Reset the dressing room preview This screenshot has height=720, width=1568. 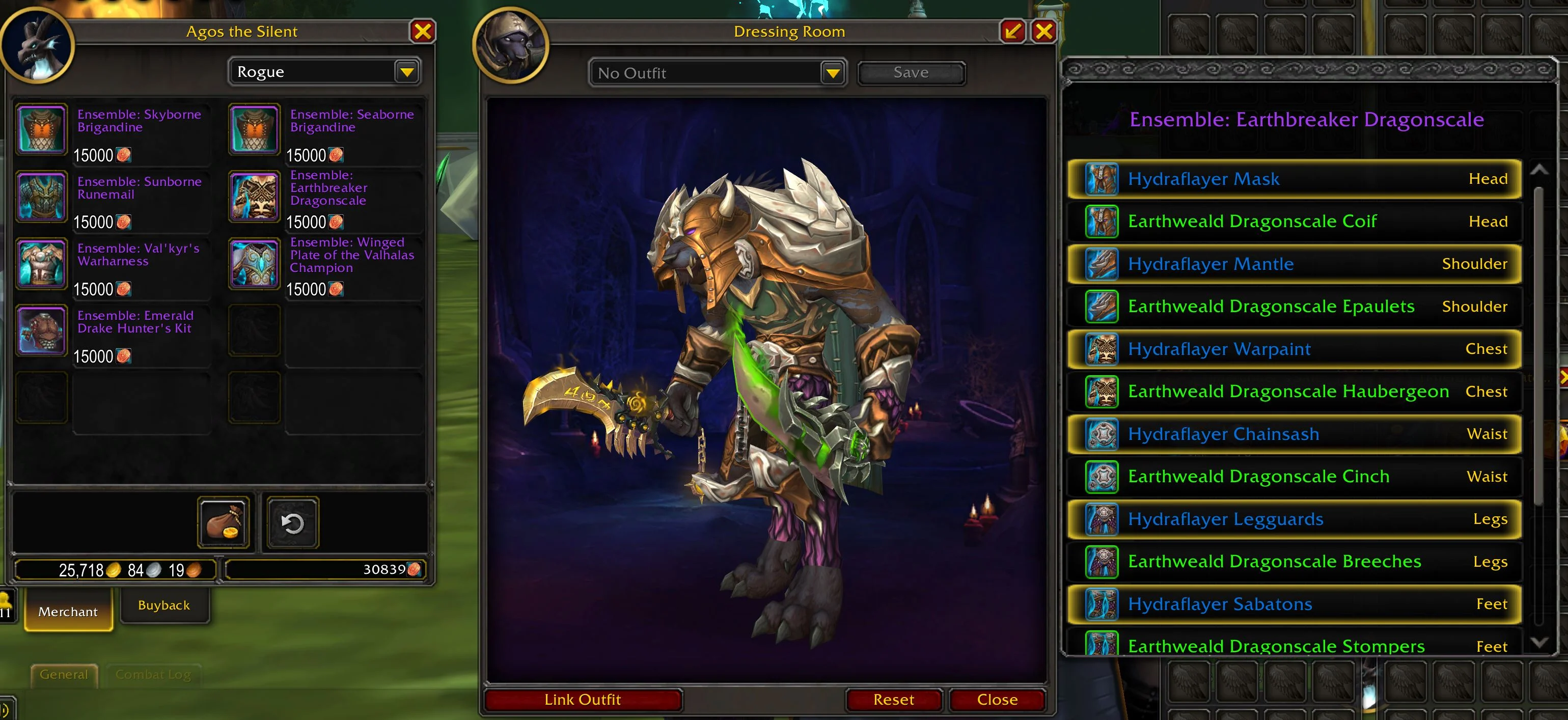(x=893, y=699)
